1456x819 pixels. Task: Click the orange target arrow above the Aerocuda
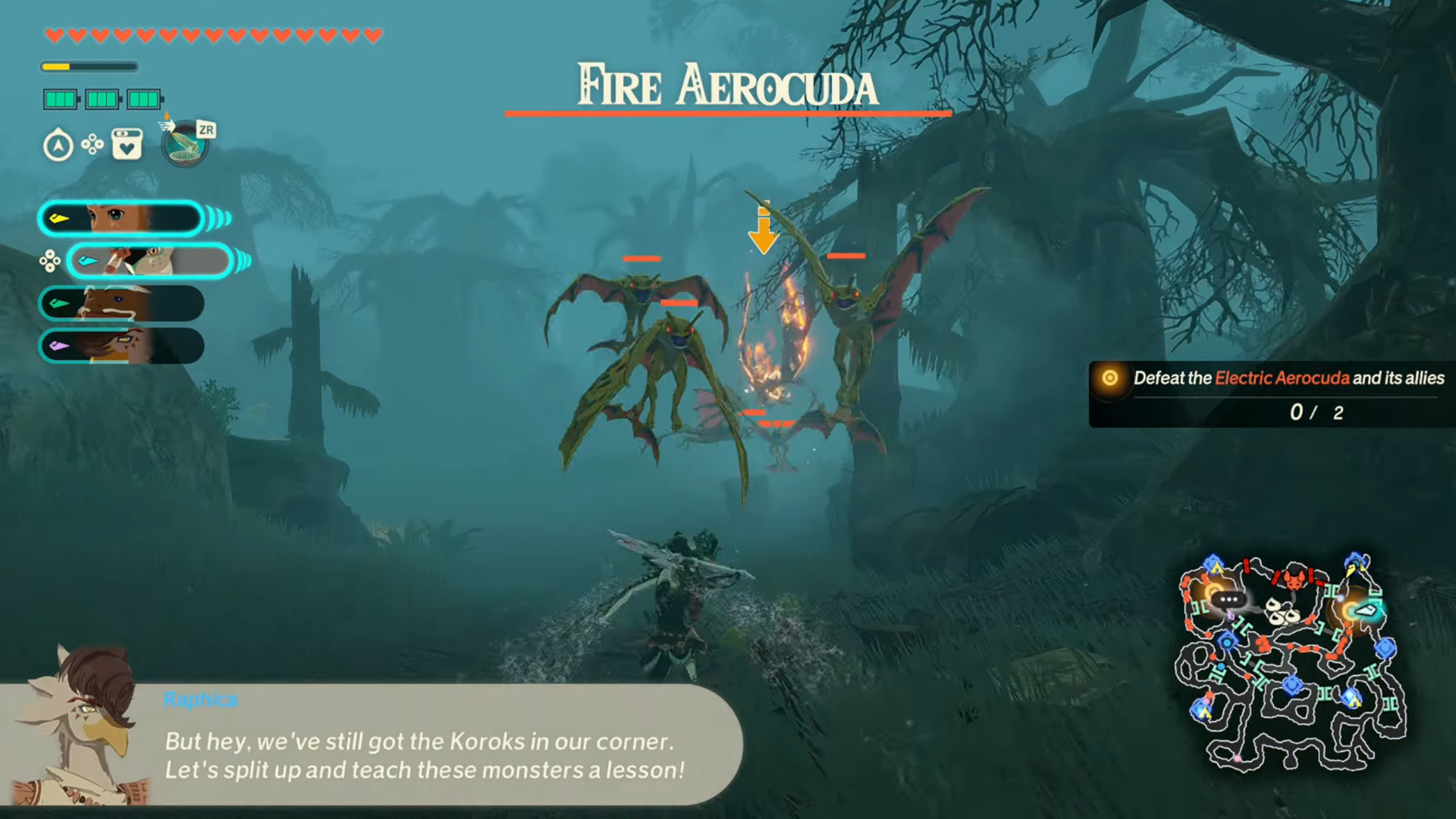pos(764,227)
